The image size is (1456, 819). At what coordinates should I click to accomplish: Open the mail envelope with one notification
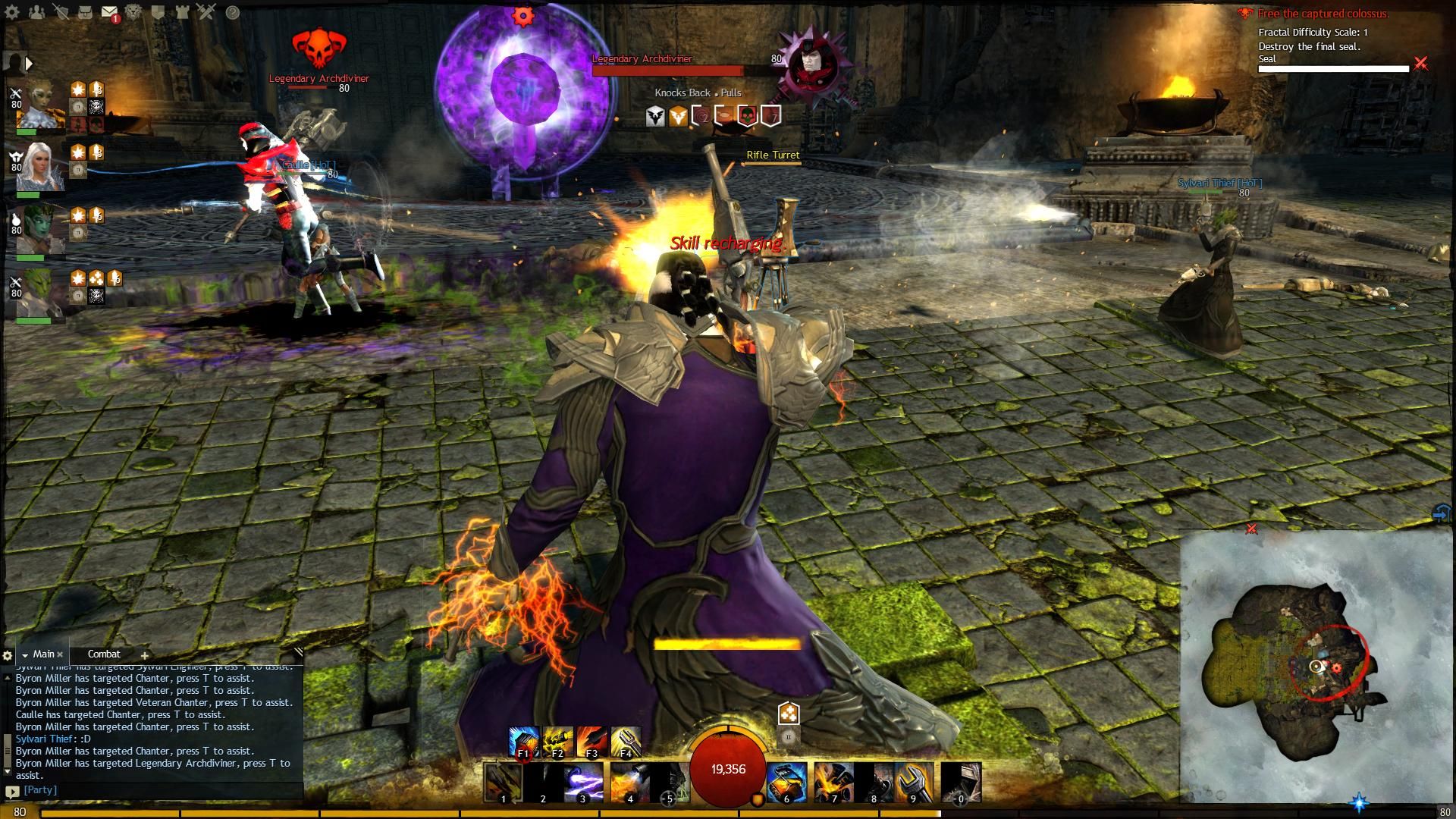pos(109,12)
